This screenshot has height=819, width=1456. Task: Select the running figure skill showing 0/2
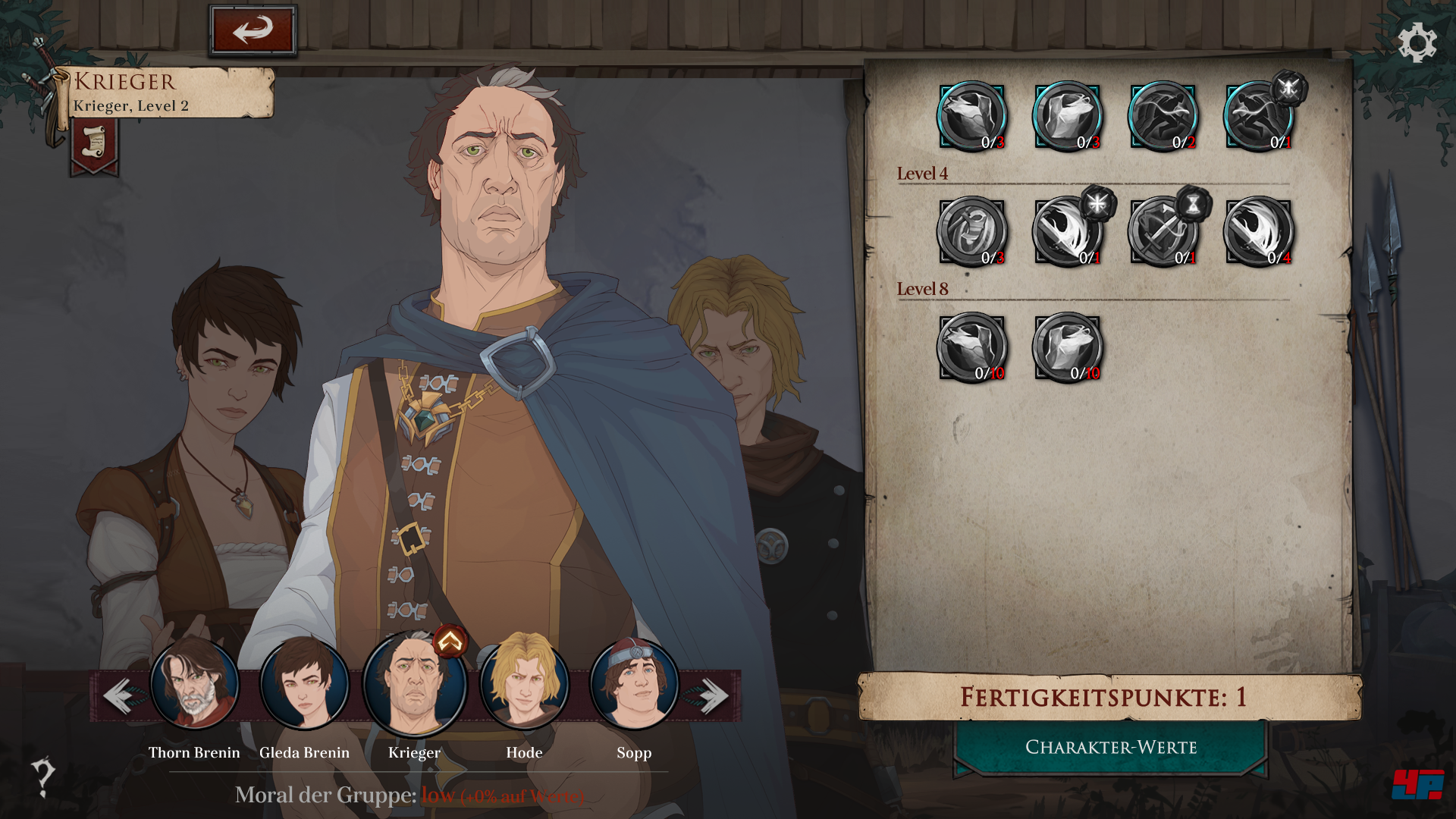click(x=1163, y=117)
